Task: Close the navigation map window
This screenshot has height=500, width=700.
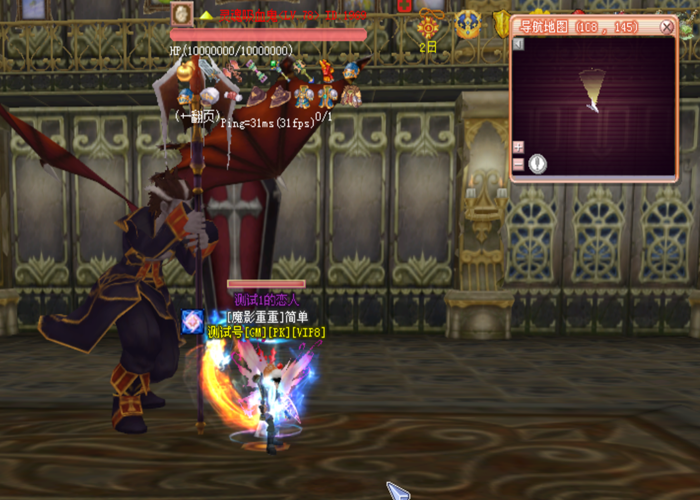Action: coord(668,27)
